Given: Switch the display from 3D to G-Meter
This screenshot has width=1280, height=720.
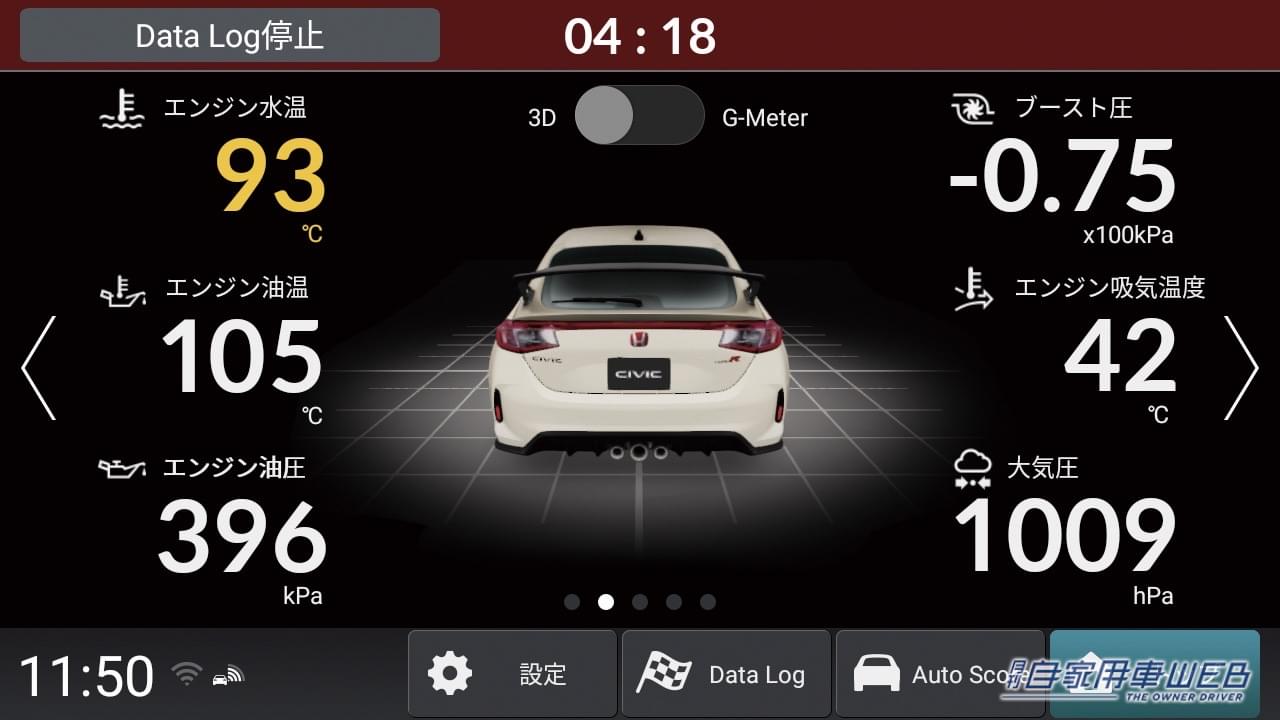Looking at the screenshot, I should click(x=640, y=116).
